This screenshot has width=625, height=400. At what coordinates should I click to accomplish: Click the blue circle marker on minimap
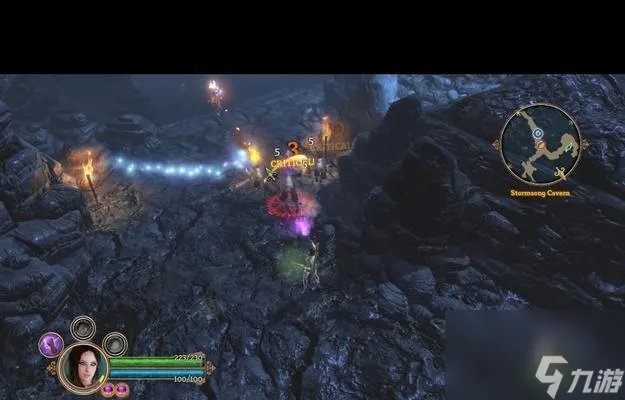[x=537, y=132]
